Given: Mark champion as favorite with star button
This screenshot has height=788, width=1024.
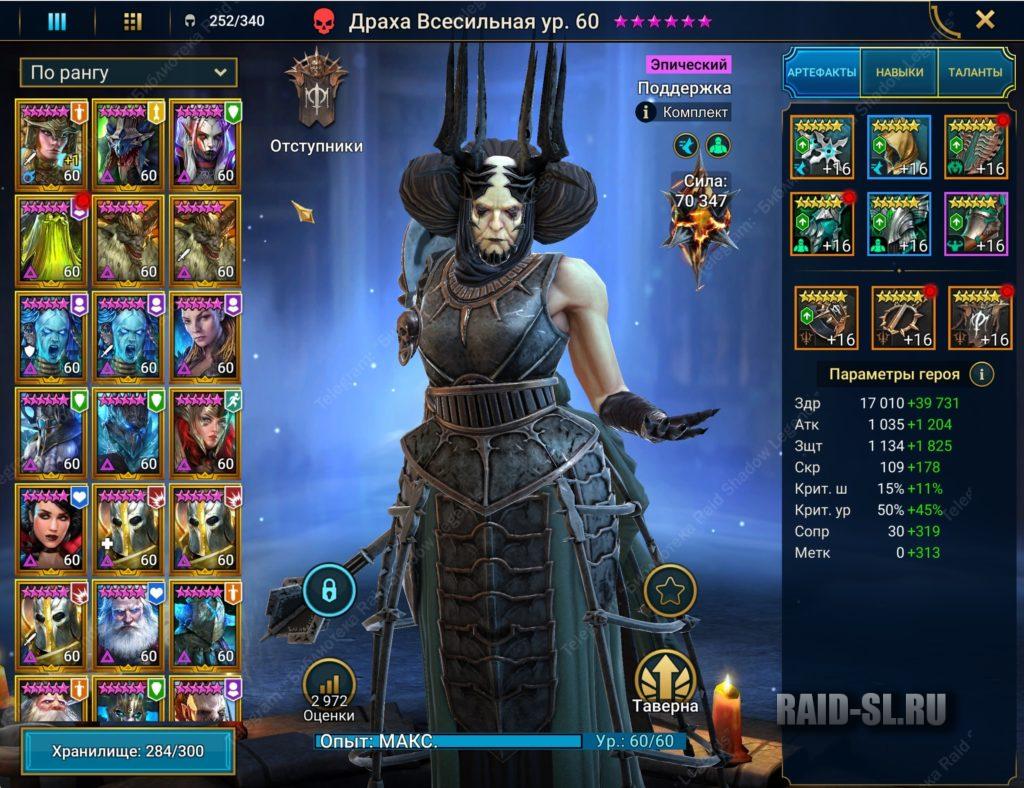Looking at the screenshot, I should pos(669,592).
